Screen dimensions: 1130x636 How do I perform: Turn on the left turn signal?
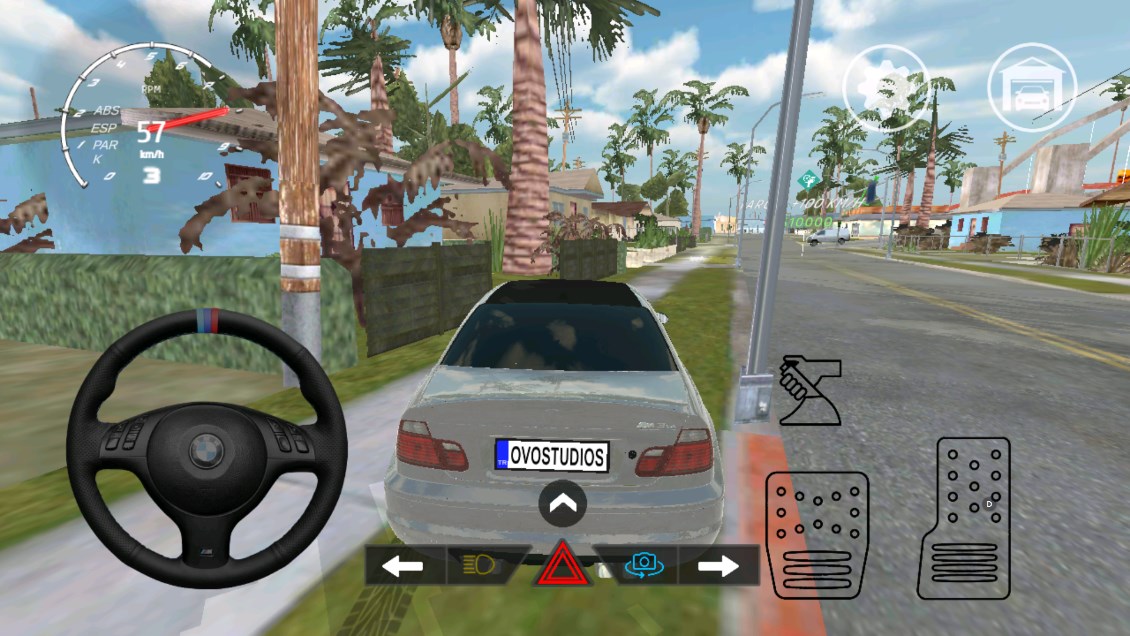[x=403, y=566]
